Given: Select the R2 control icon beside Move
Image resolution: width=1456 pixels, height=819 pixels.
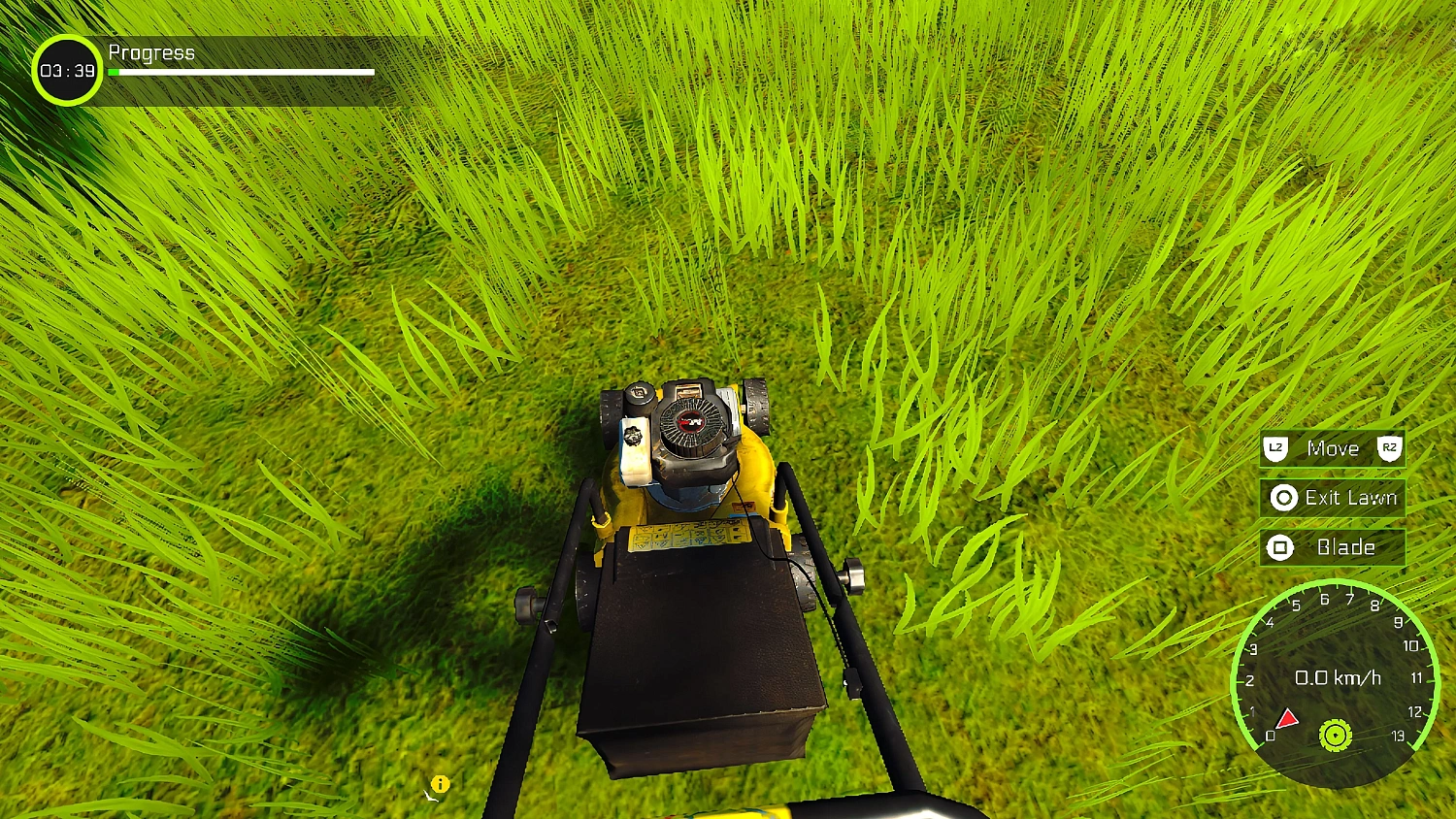Looking at the screenshot, I should click(1389, 447).
